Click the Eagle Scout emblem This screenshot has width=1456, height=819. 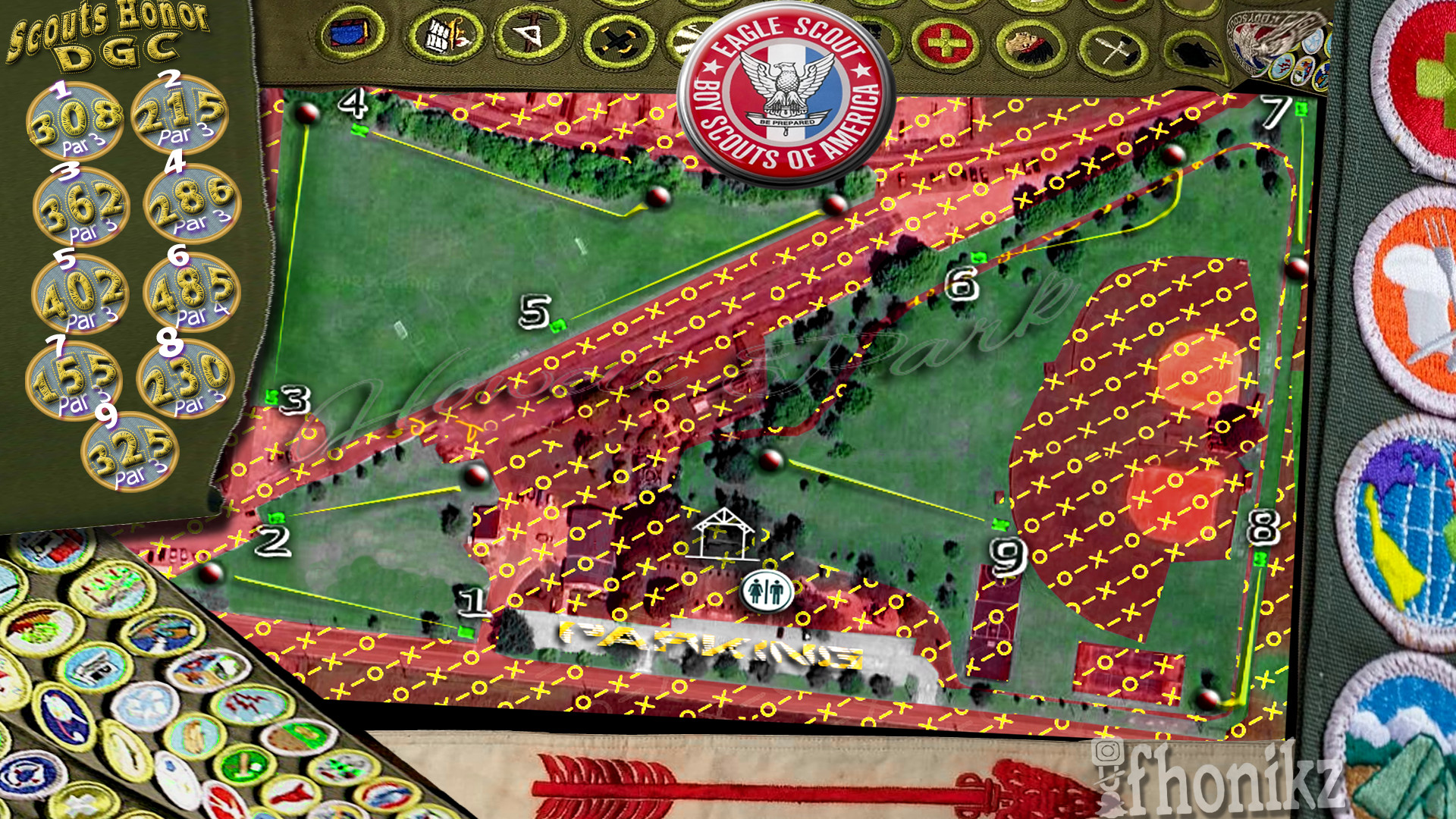786,93
